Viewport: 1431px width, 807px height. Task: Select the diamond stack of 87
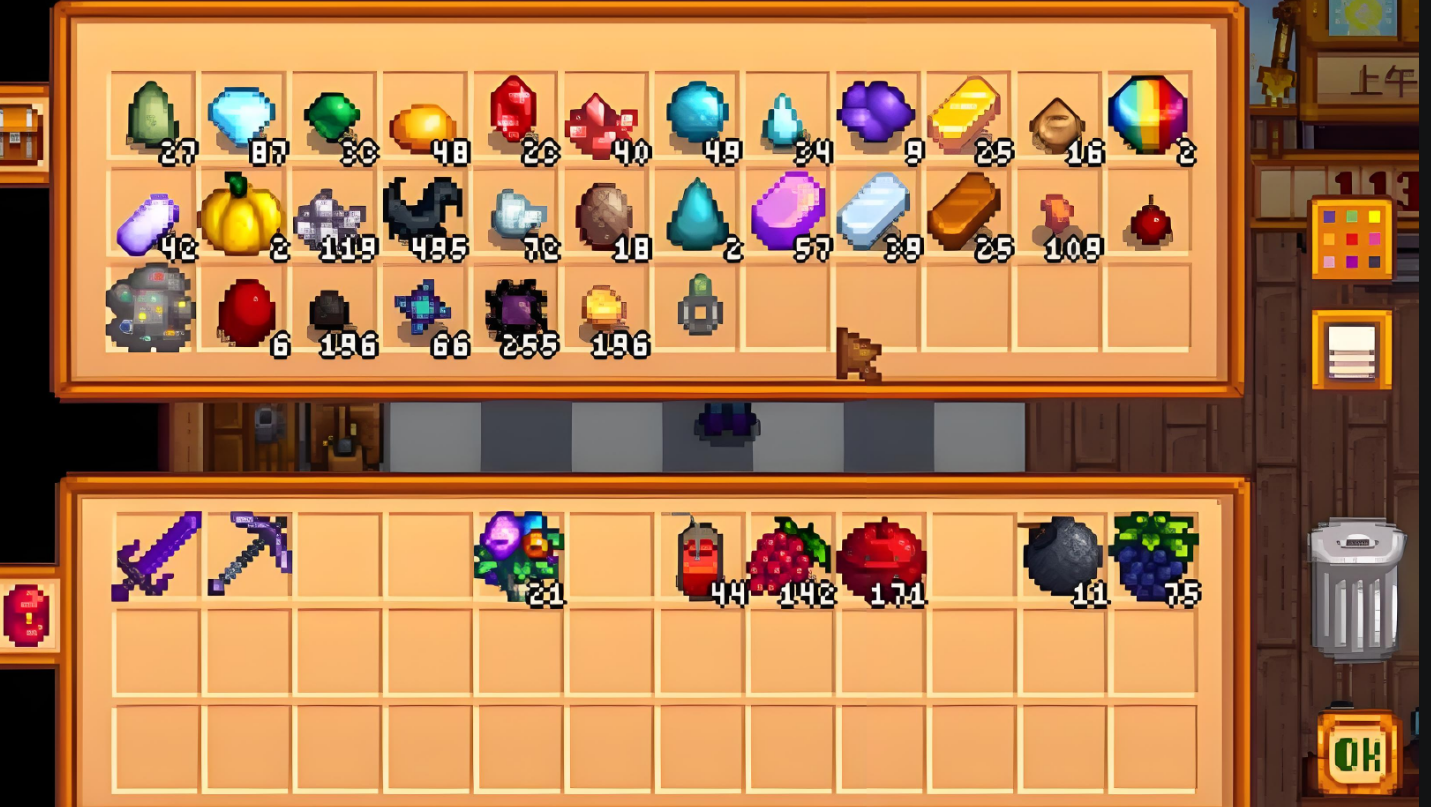click(241, 116)
